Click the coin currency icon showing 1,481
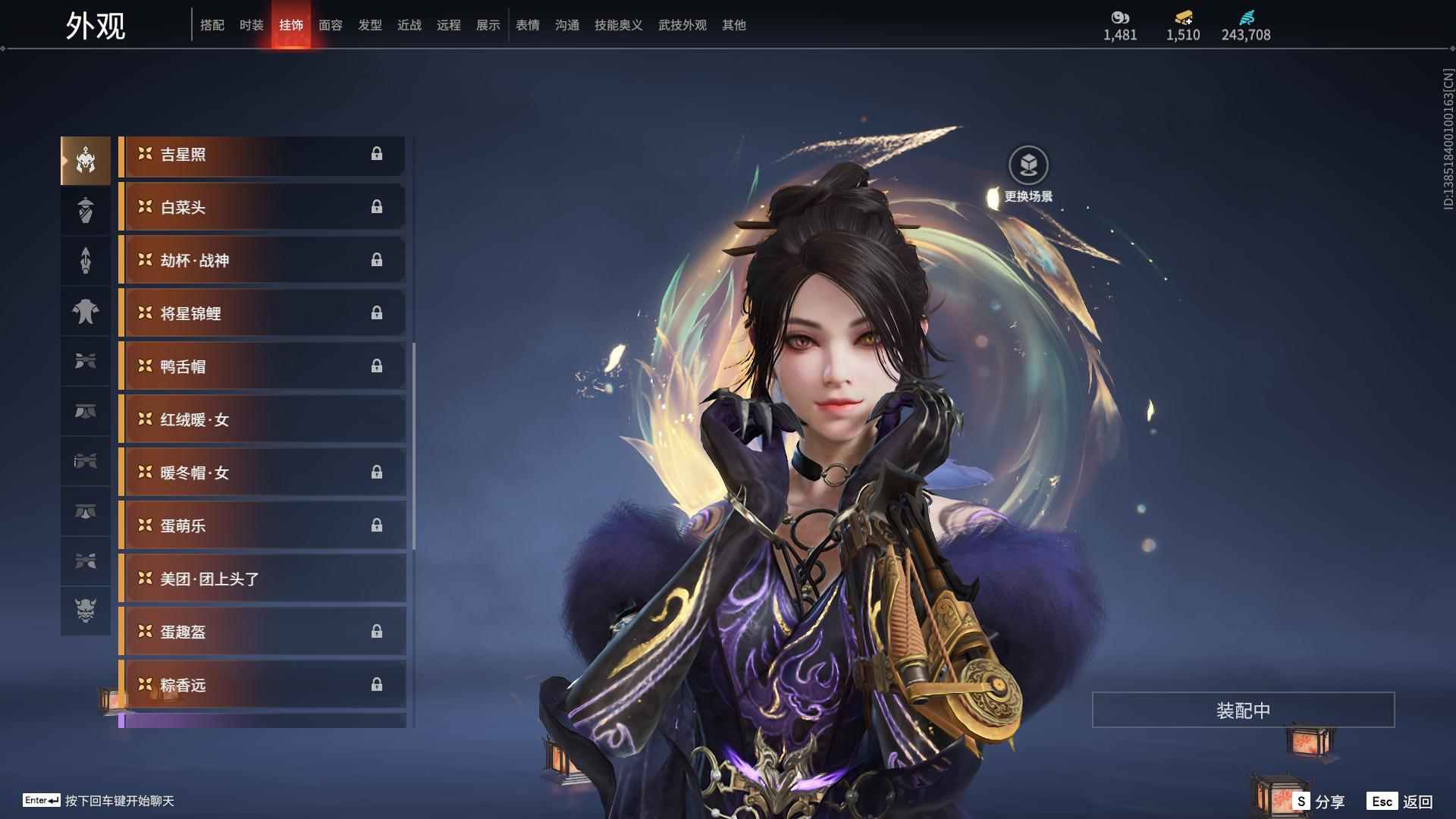Image resolution: width=1456 pixels, height=819 pixels. coord(1119,17)
